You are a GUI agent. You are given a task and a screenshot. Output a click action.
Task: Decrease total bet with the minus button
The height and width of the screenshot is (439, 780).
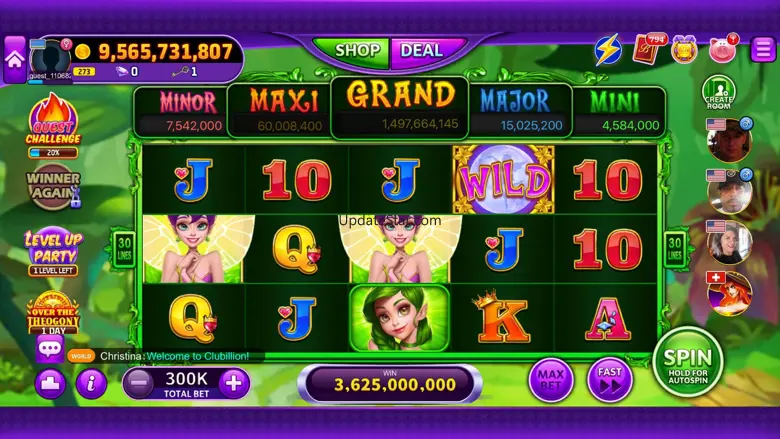[x=140, y=381]
